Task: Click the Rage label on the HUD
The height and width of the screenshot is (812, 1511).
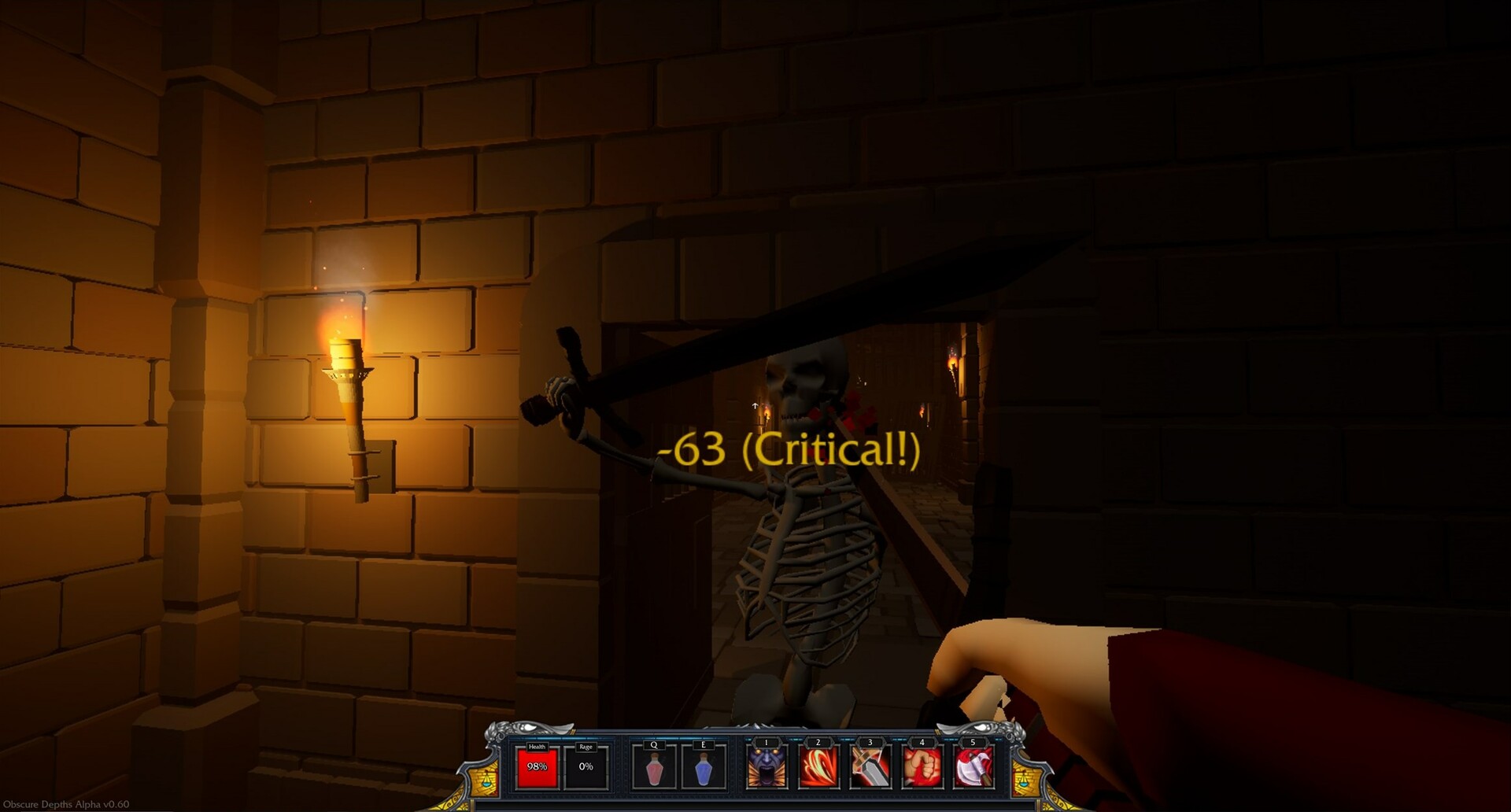Action: click(x=586, y=745)
